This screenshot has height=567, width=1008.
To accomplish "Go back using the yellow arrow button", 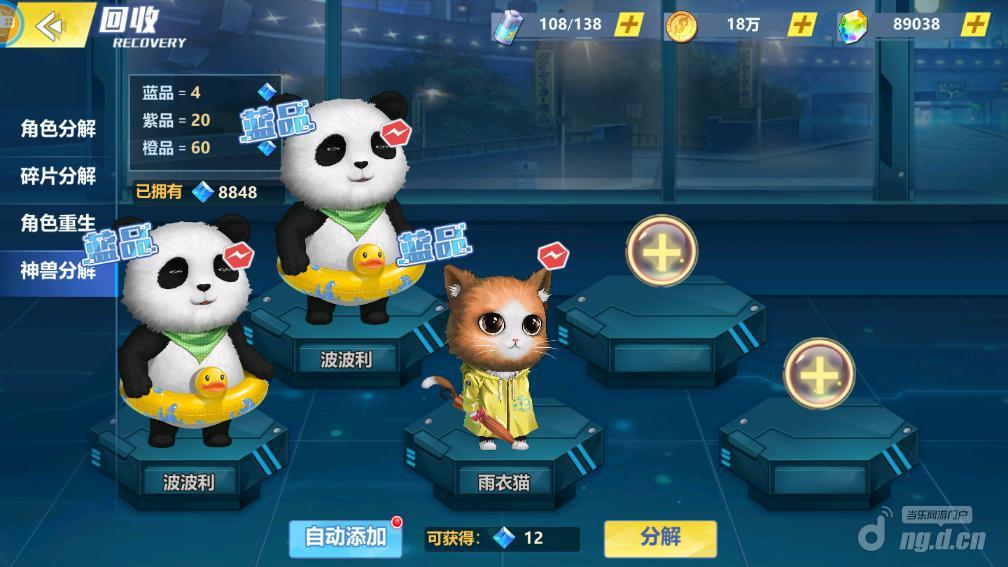I will pyautogui.click(x=48, y=25).
